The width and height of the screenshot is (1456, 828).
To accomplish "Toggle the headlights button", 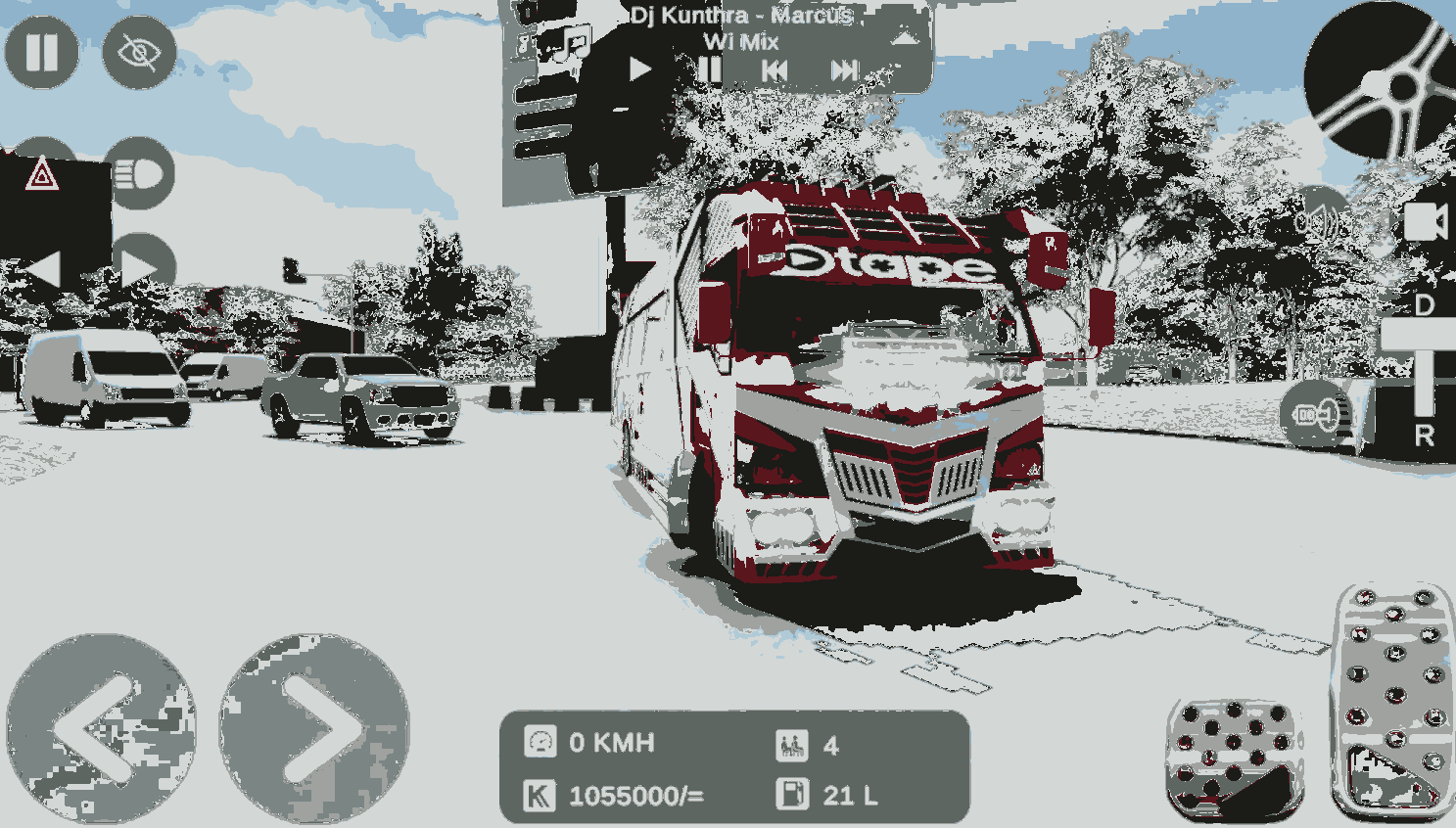I will pos(139,174).
